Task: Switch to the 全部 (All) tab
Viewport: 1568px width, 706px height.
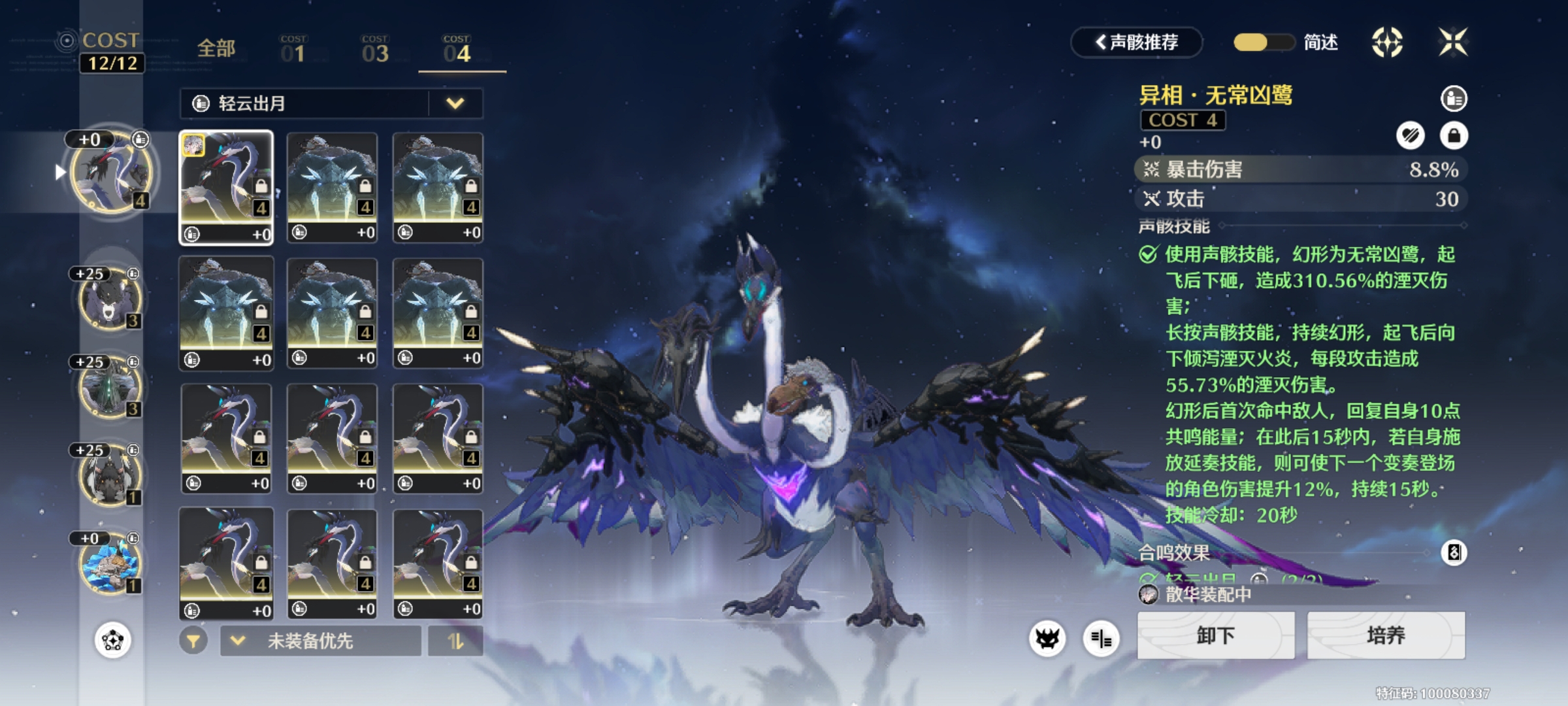Action: coord(216,49)
